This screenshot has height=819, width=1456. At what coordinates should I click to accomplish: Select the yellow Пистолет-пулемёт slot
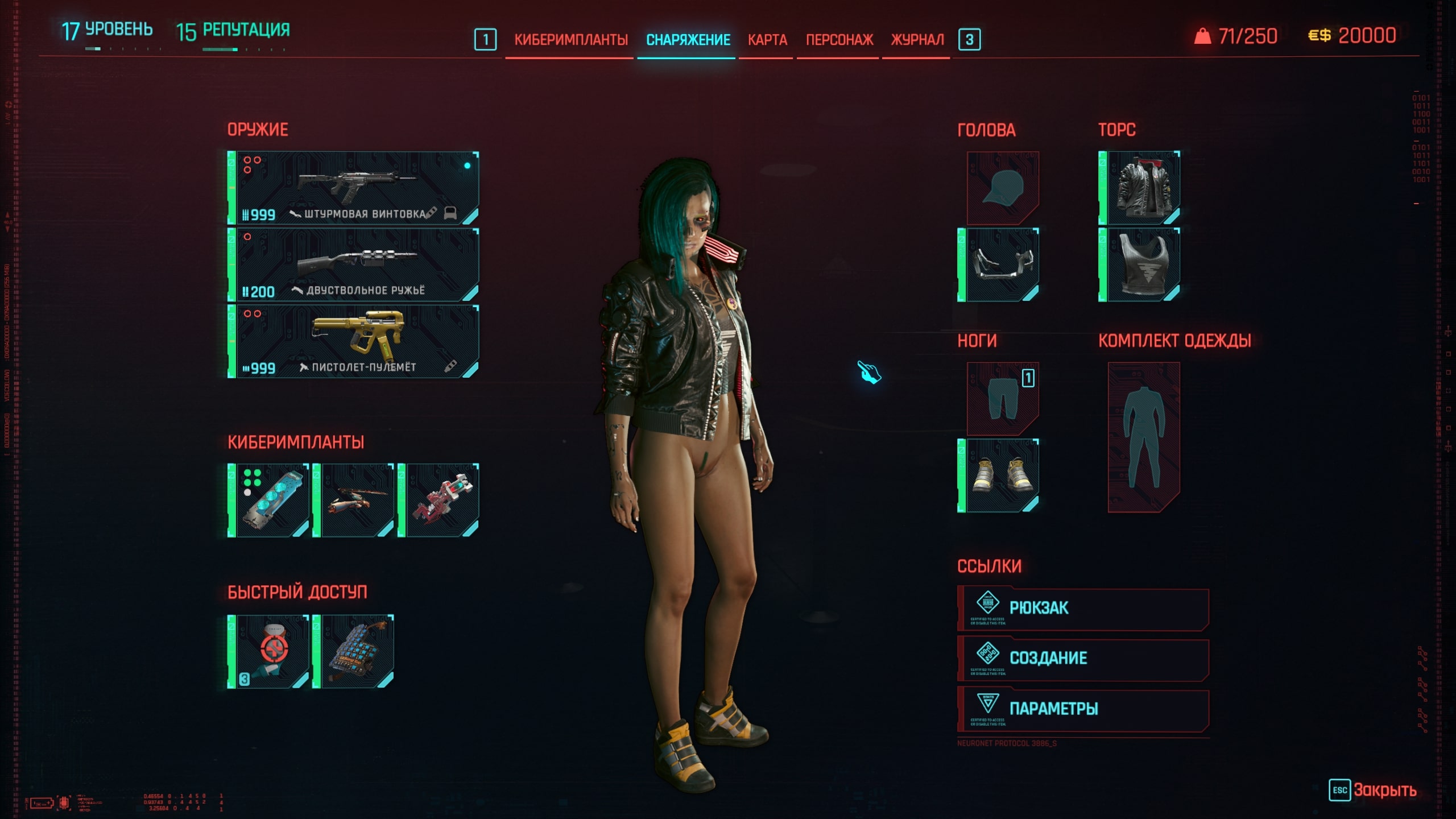[x=354, y=341]
